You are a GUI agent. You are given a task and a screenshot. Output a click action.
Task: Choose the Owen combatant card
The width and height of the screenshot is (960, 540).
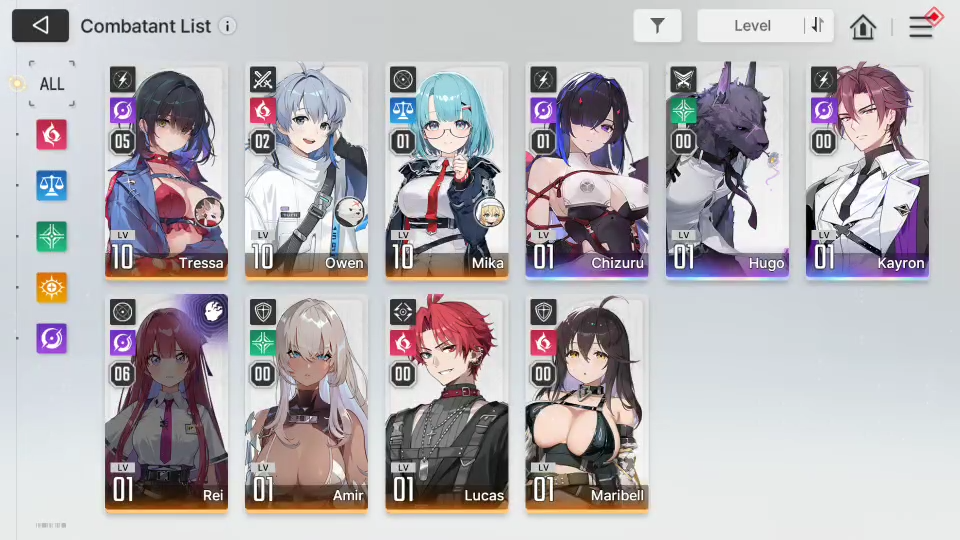coord(306,170)
